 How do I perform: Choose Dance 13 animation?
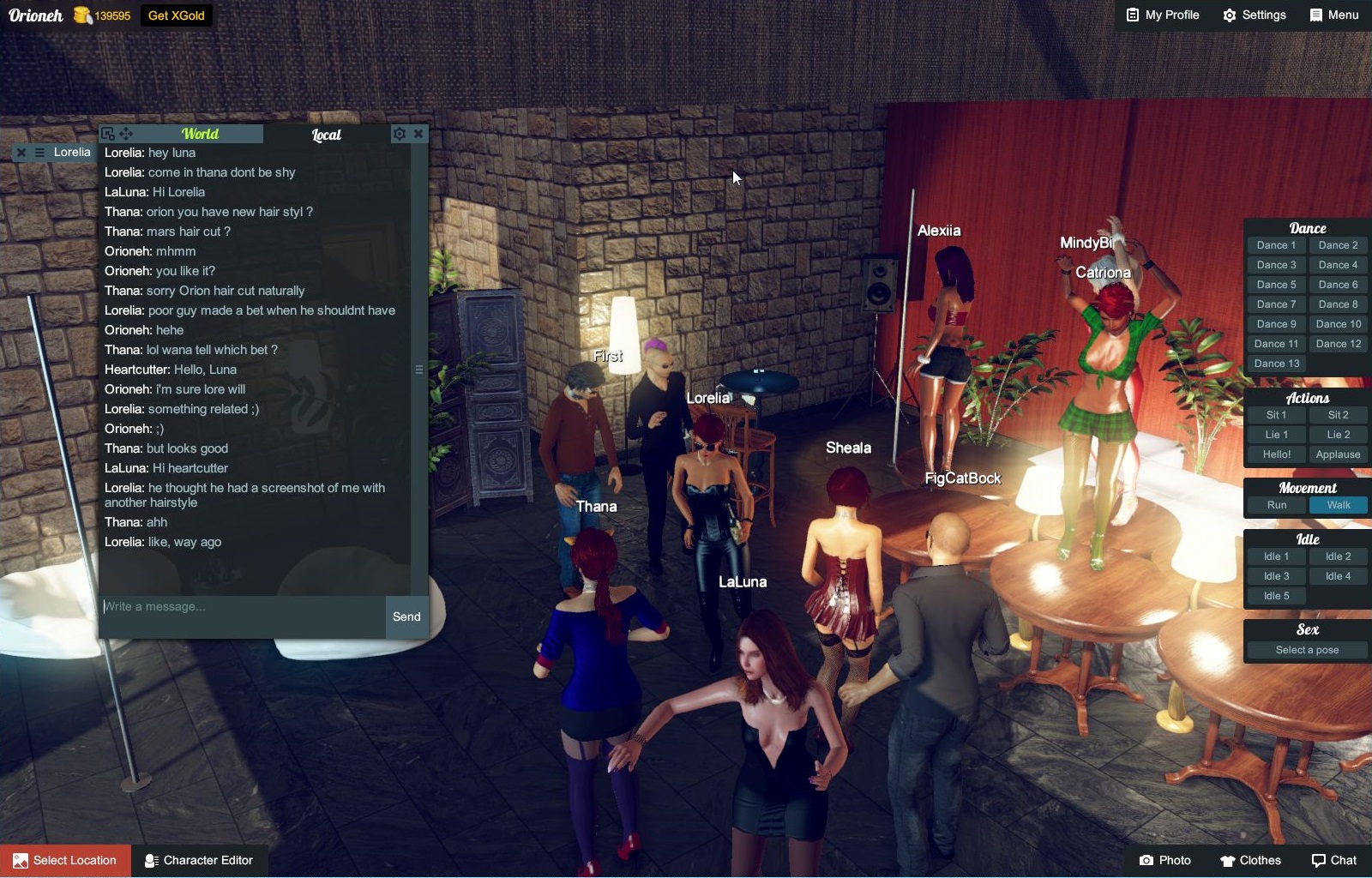[x=1276, y=364]
